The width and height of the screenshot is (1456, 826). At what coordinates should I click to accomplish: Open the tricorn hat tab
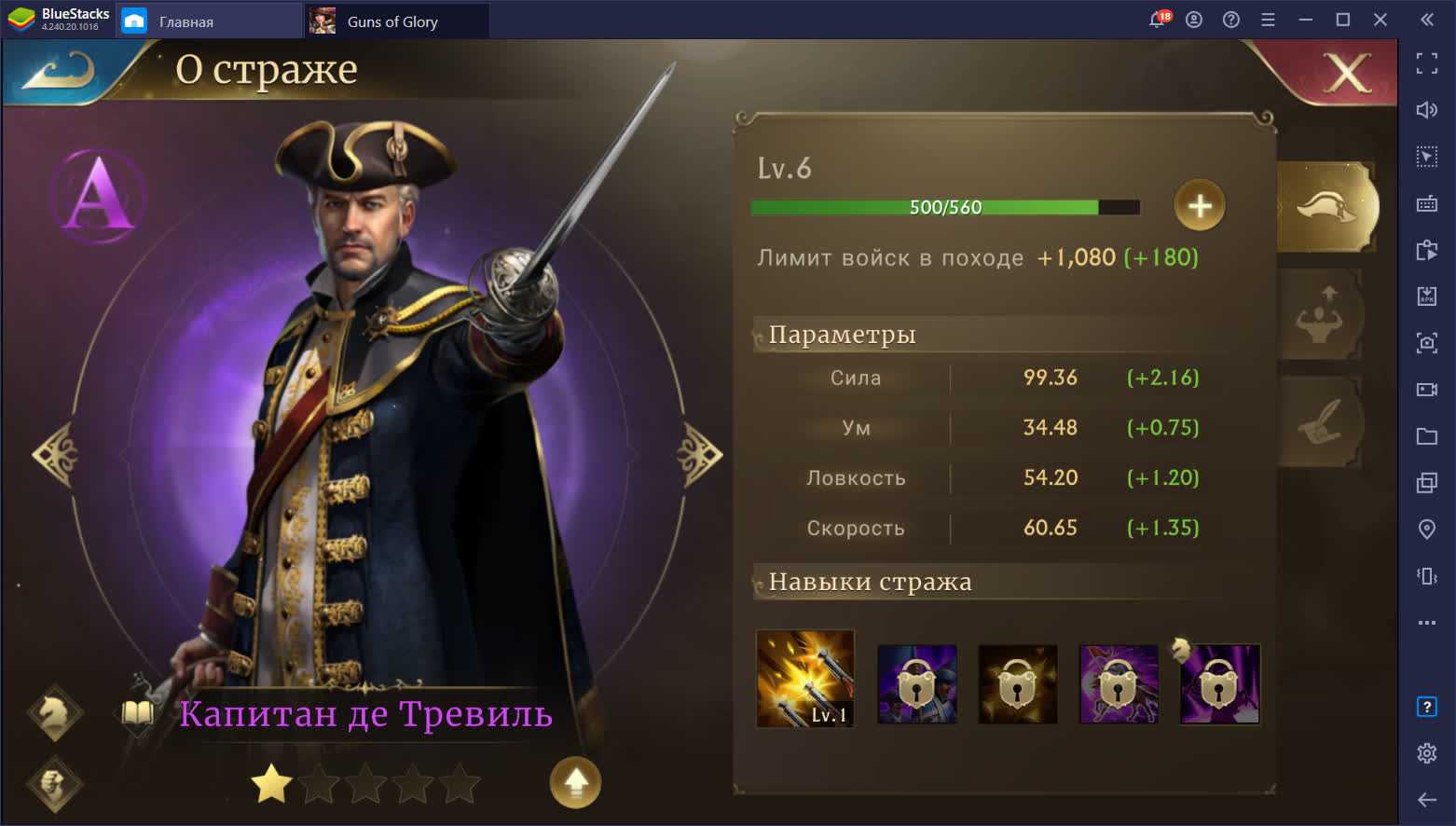point(1327,207)
